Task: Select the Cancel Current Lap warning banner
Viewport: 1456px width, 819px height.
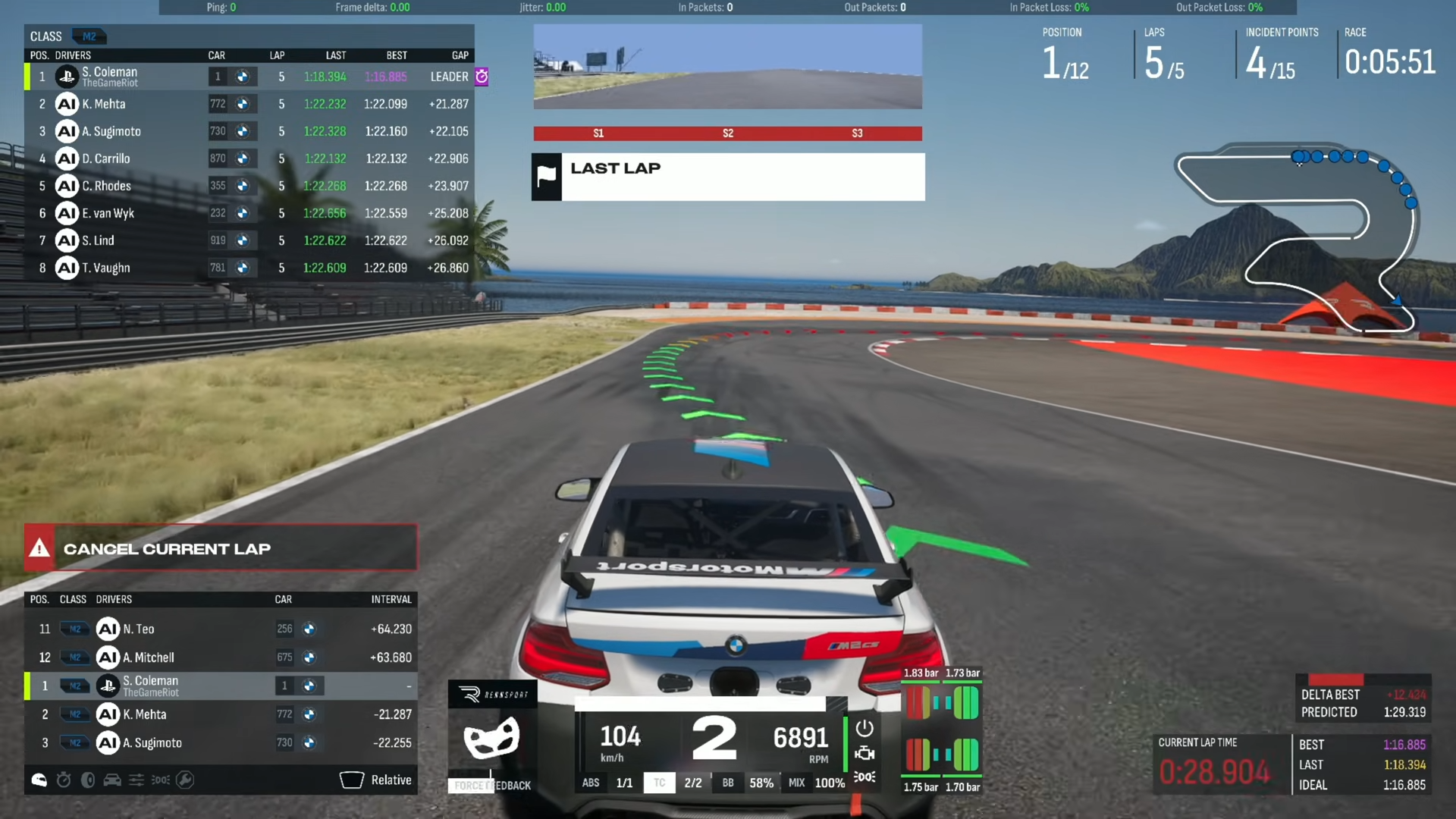Action: coord(221,548)
